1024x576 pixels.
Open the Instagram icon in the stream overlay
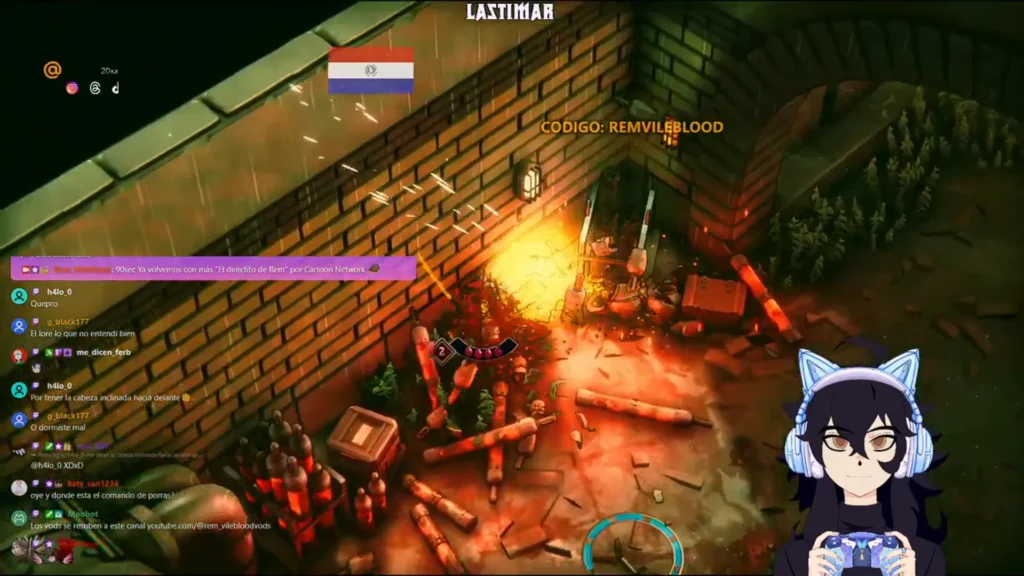[72, 88]
